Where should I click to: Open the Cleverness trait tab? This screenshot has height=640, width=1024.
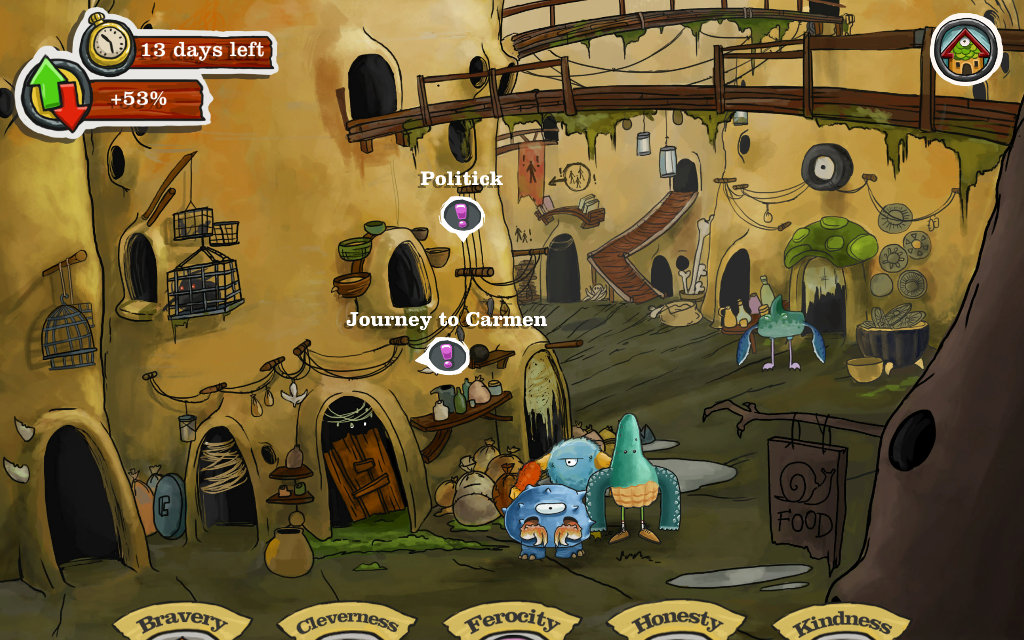click(348, 623)
